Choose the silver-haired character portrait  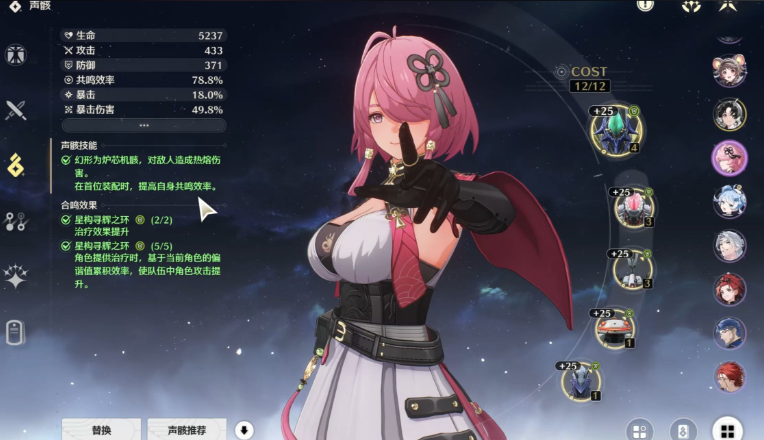(729, 245)
